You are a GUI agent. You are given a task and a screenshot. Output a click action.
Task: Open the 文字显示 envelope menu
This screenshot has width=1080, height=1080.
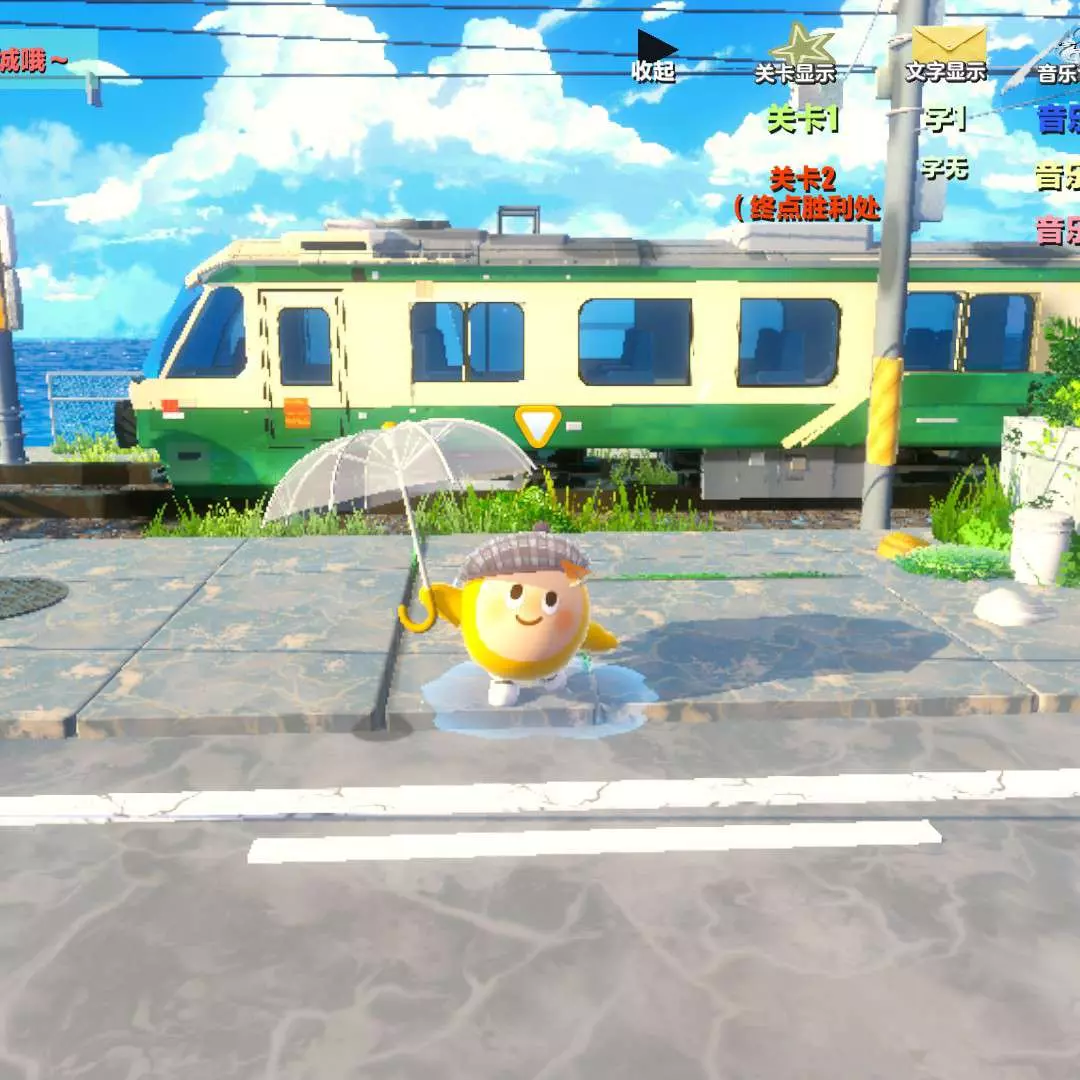947,54
